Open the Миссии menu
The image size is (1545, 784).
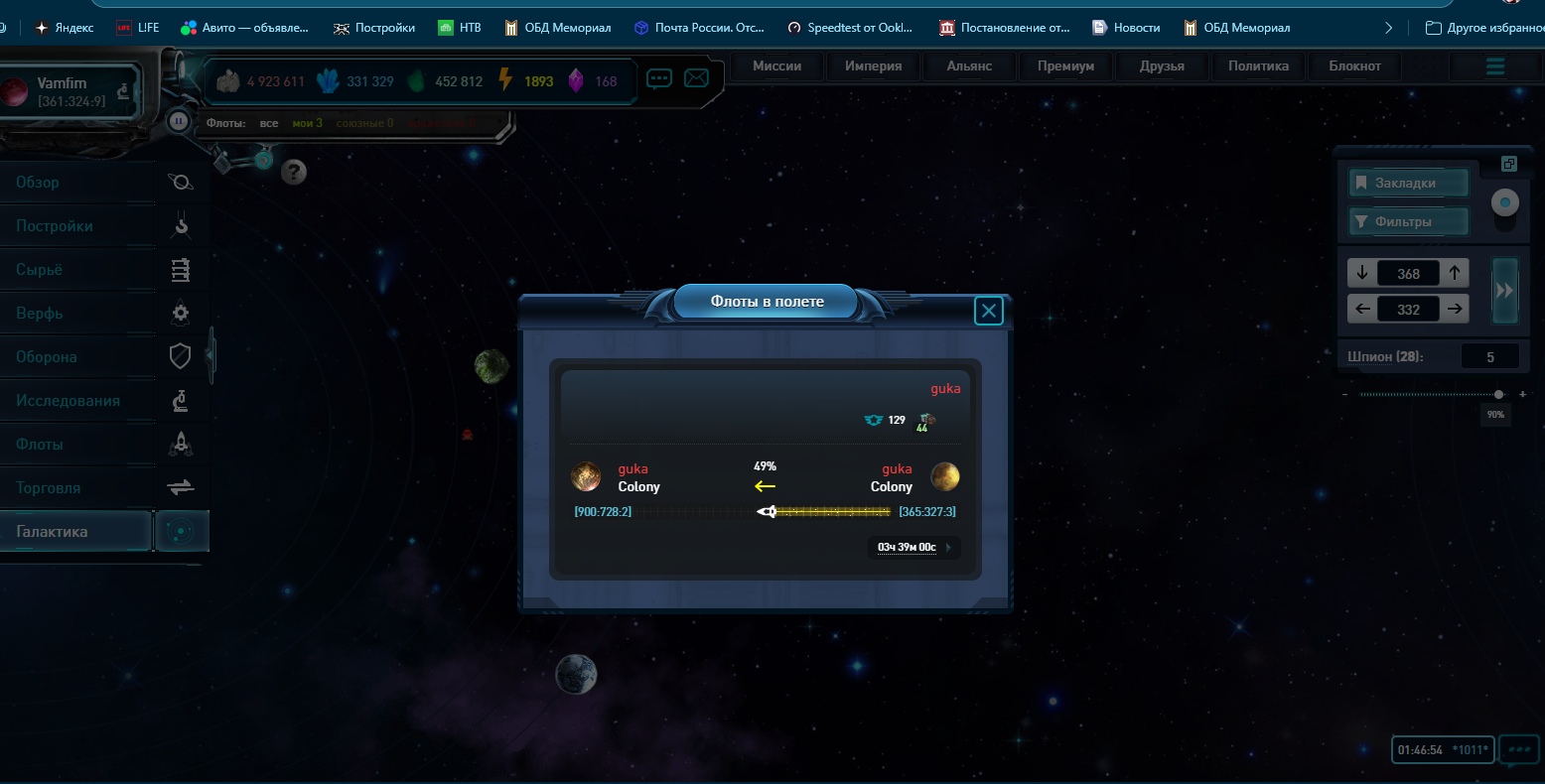pyautogui.click(x=776, y=66)
